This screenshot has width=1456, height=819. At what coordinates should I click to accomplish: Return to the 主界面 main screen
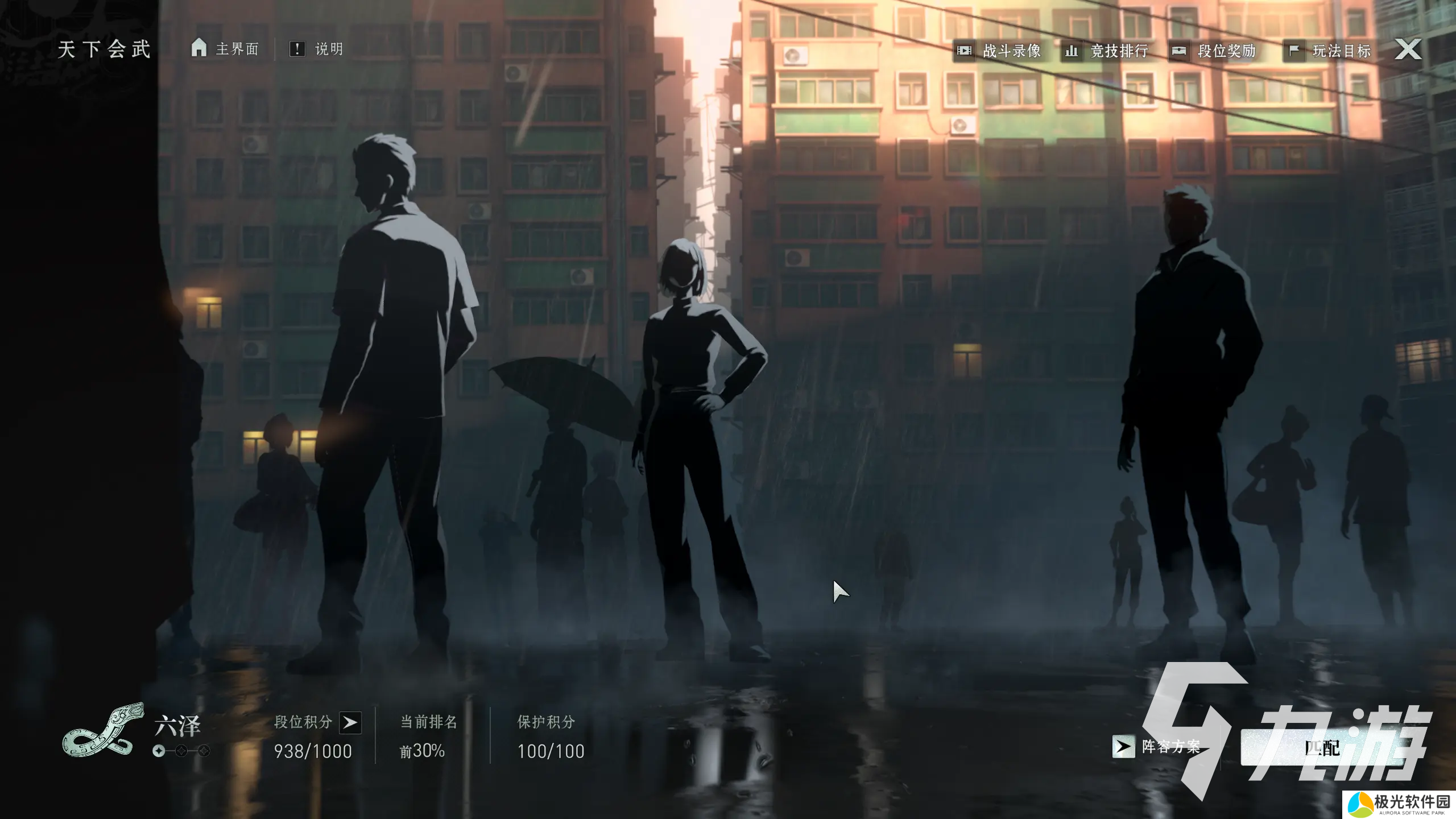tap(225, 49)
